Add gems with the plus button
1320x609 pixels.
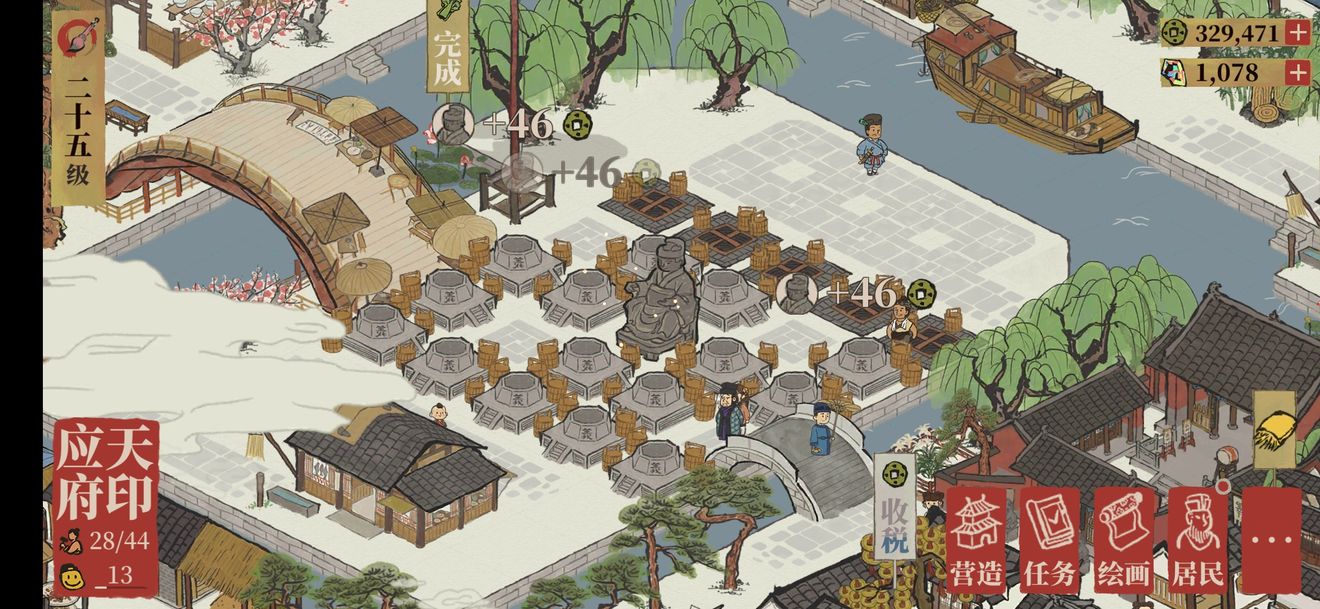[x=1297, y=72]
